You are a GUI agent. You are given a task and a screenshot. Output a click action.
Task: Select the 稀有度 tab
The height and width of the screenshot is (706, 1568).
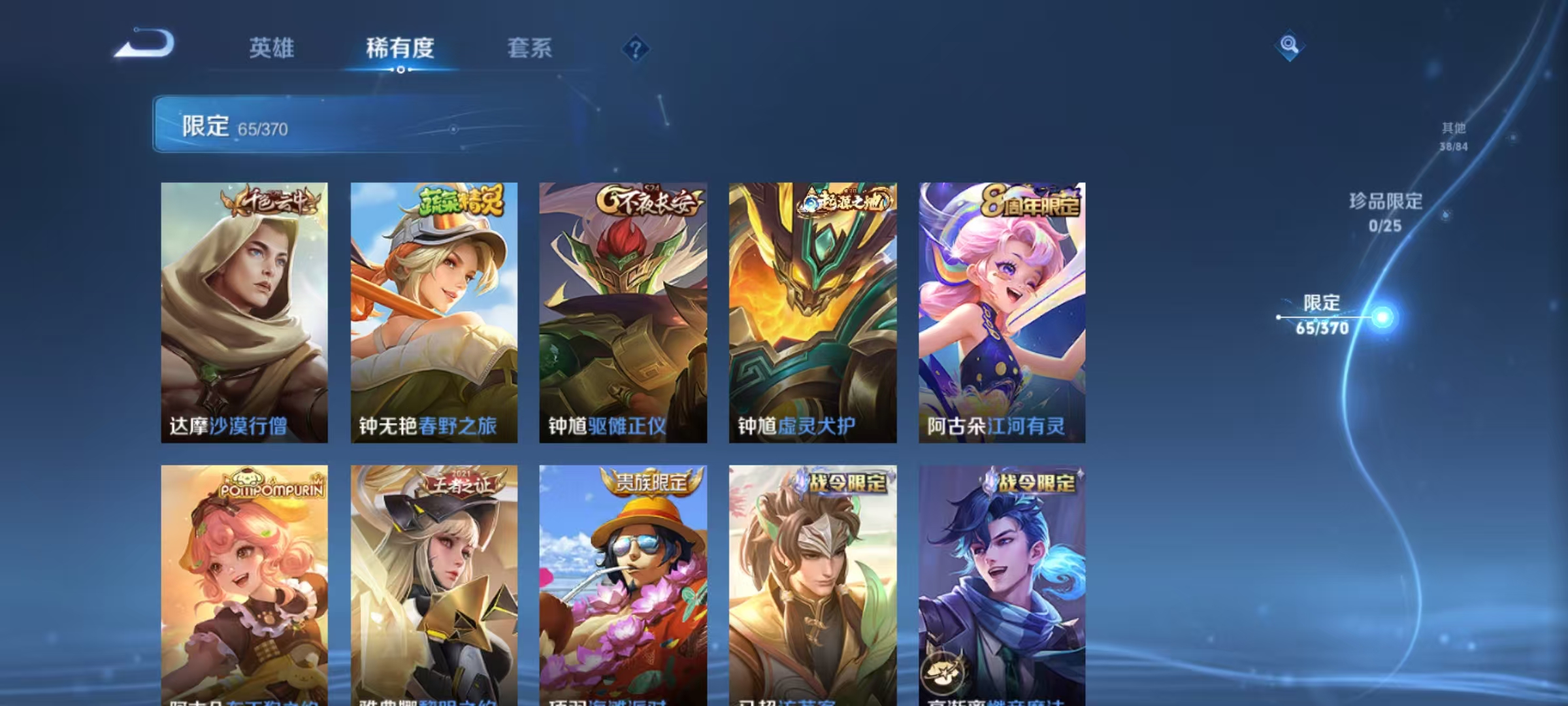click(x=400, y=48)
